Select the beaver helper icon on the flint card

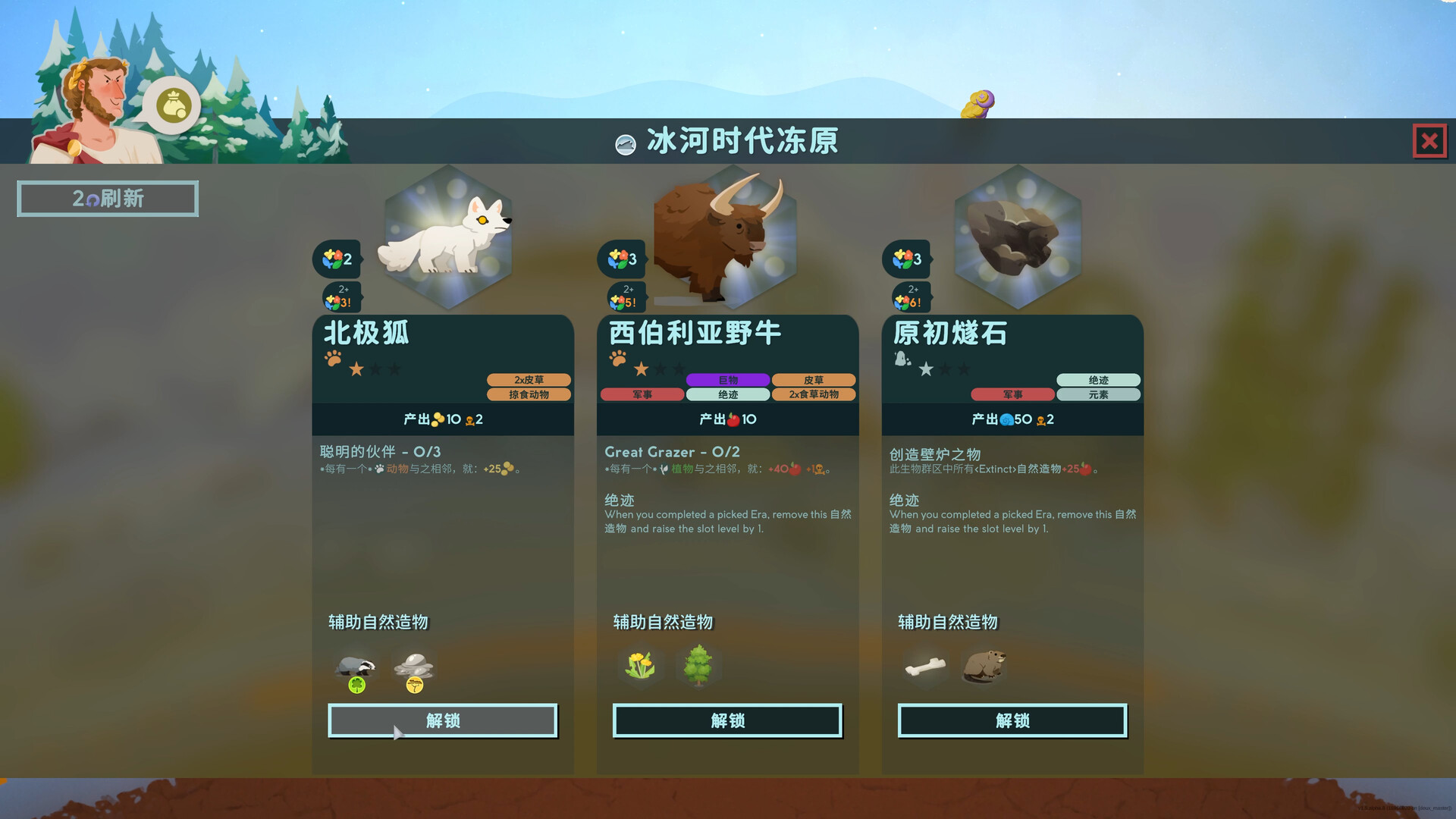pyautogui.click(x=984, y=666)
